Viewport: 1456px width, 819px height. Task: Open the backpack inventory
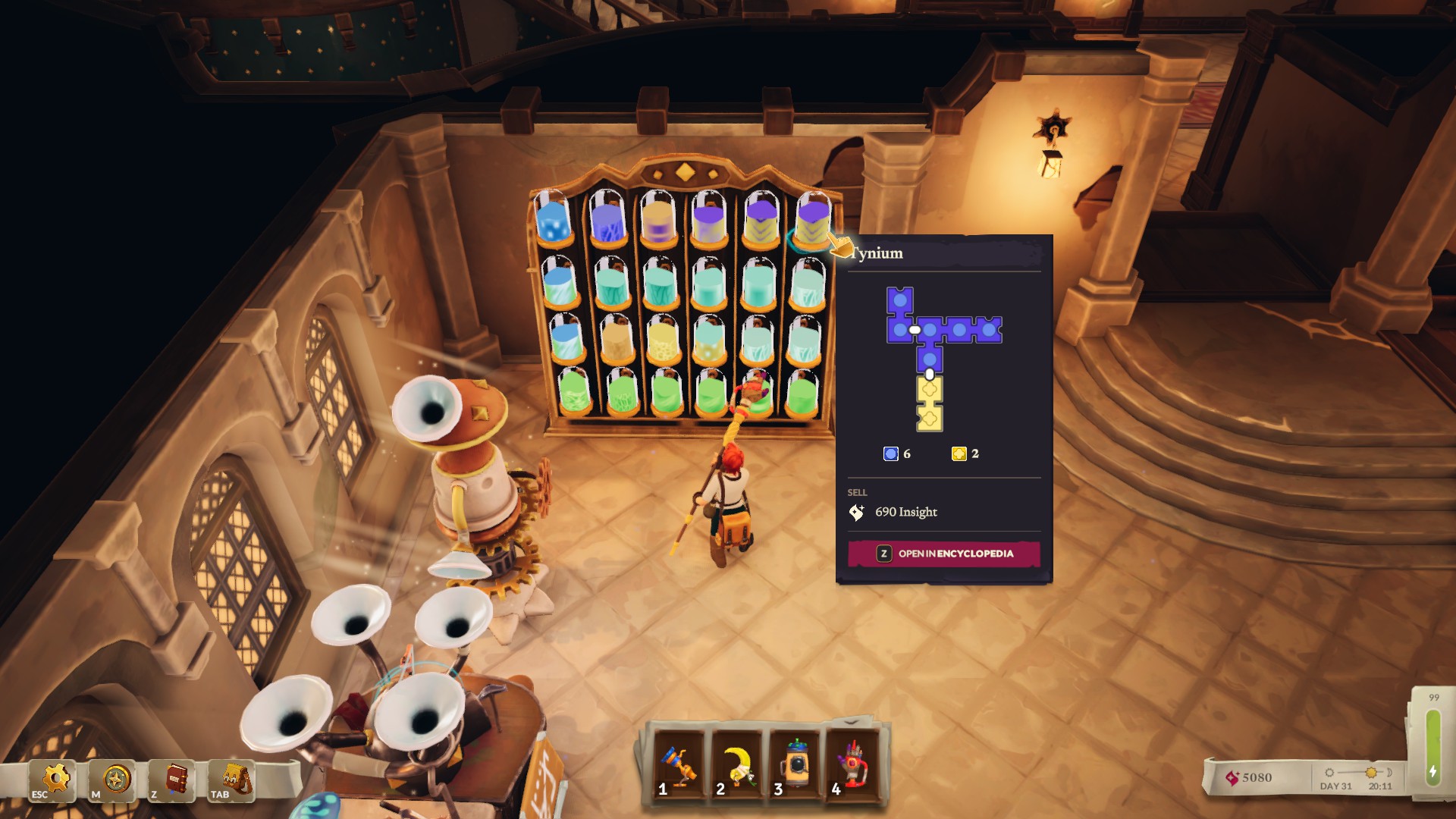tap(233, 780)
